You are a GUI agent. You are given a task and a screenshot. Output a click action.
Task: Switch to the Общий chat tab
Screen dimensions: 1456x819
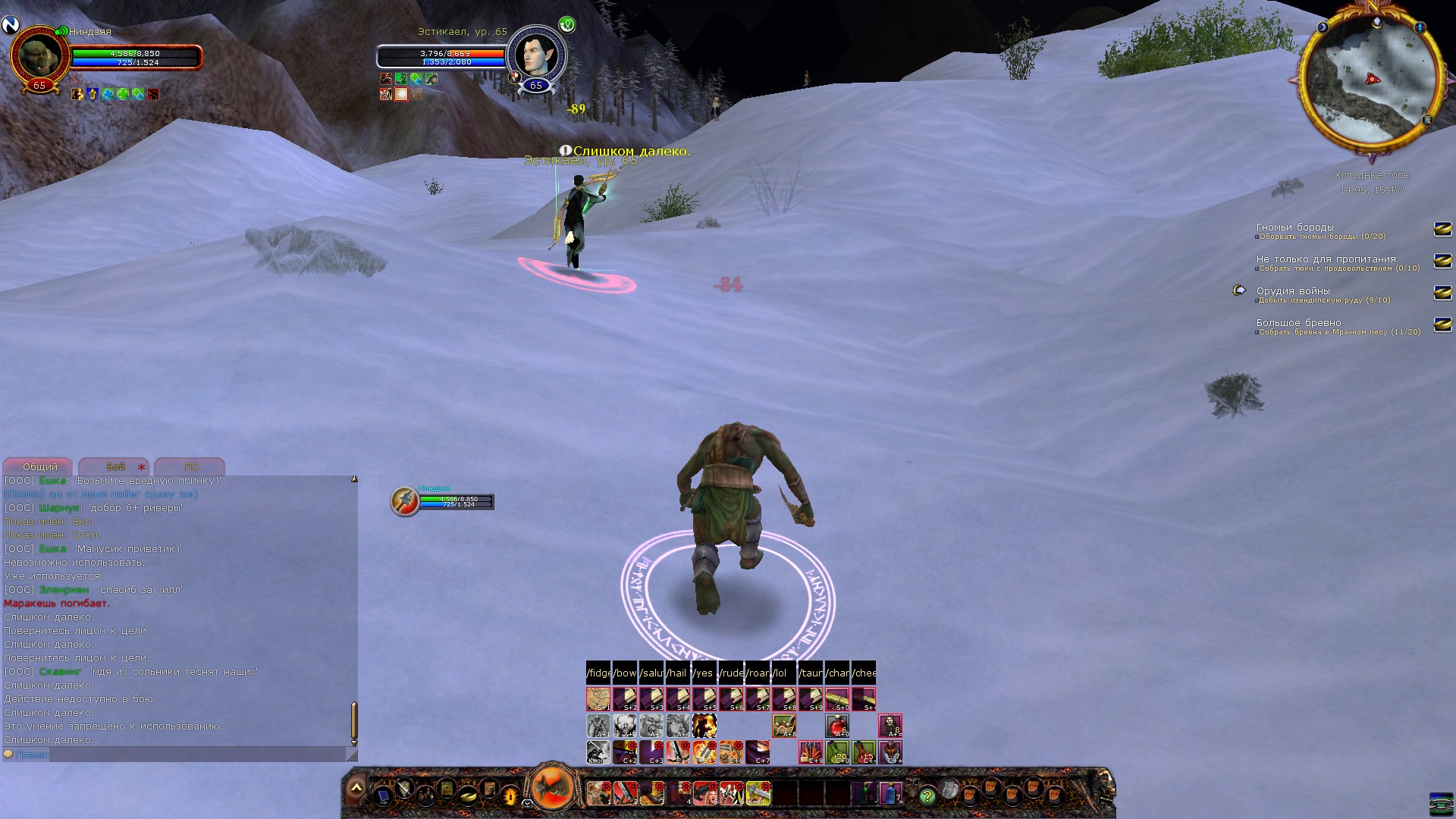coord(39,466)
